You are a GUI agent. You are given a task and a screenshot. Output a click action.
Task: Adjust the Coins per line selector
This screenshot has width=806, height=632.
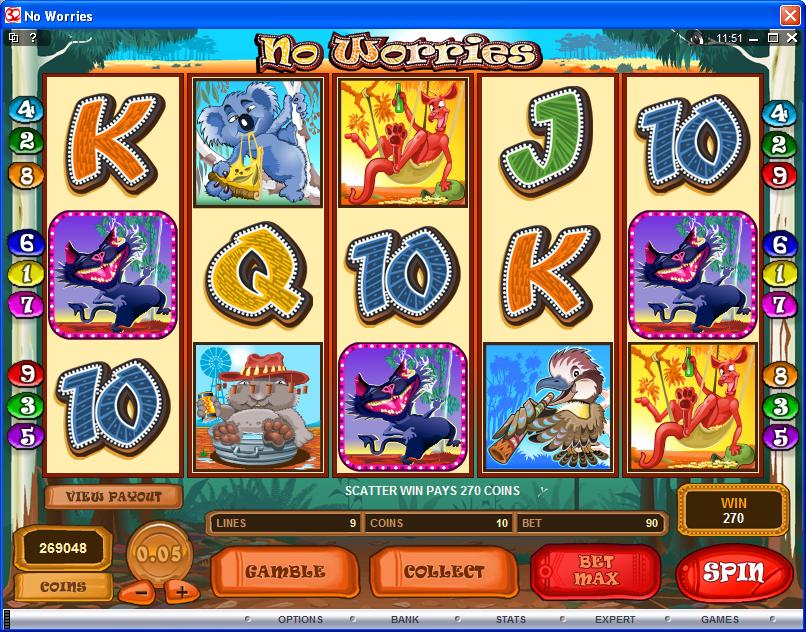437,522
